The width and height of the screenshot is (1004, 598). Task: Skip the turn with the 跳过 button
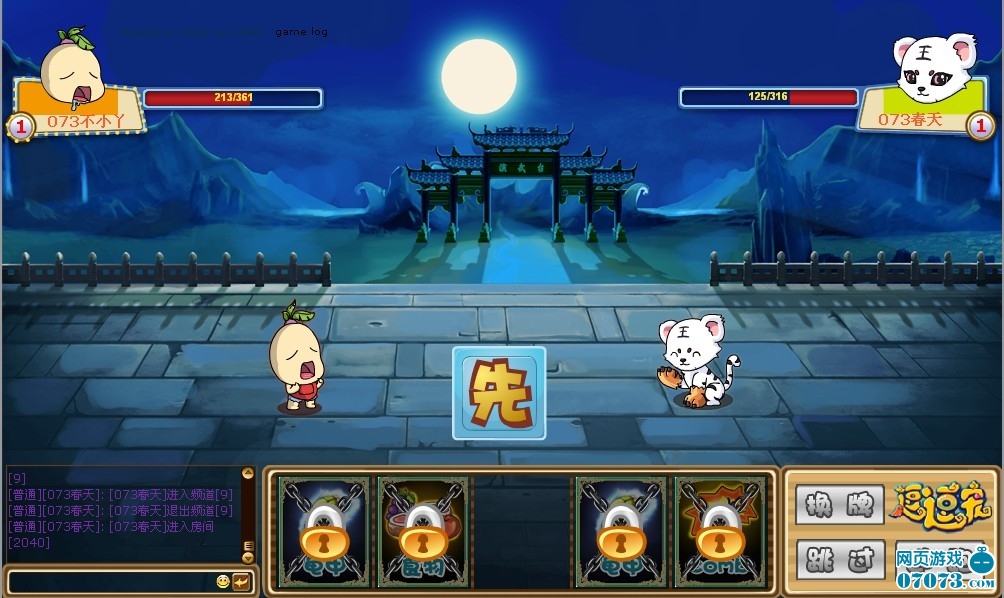[x=840, y=559]
